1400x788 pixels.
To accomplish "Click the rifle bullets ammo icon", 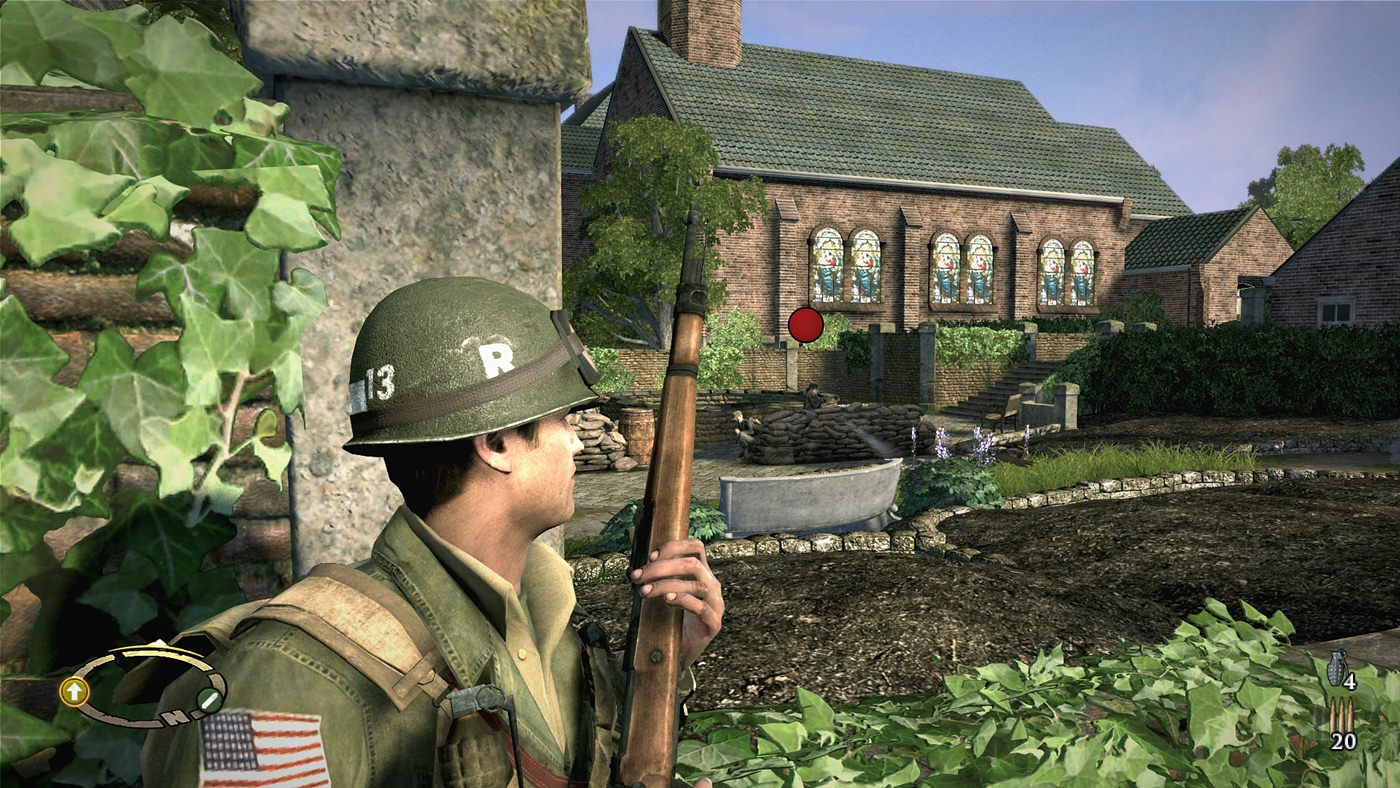I will tap(1341, 715).
